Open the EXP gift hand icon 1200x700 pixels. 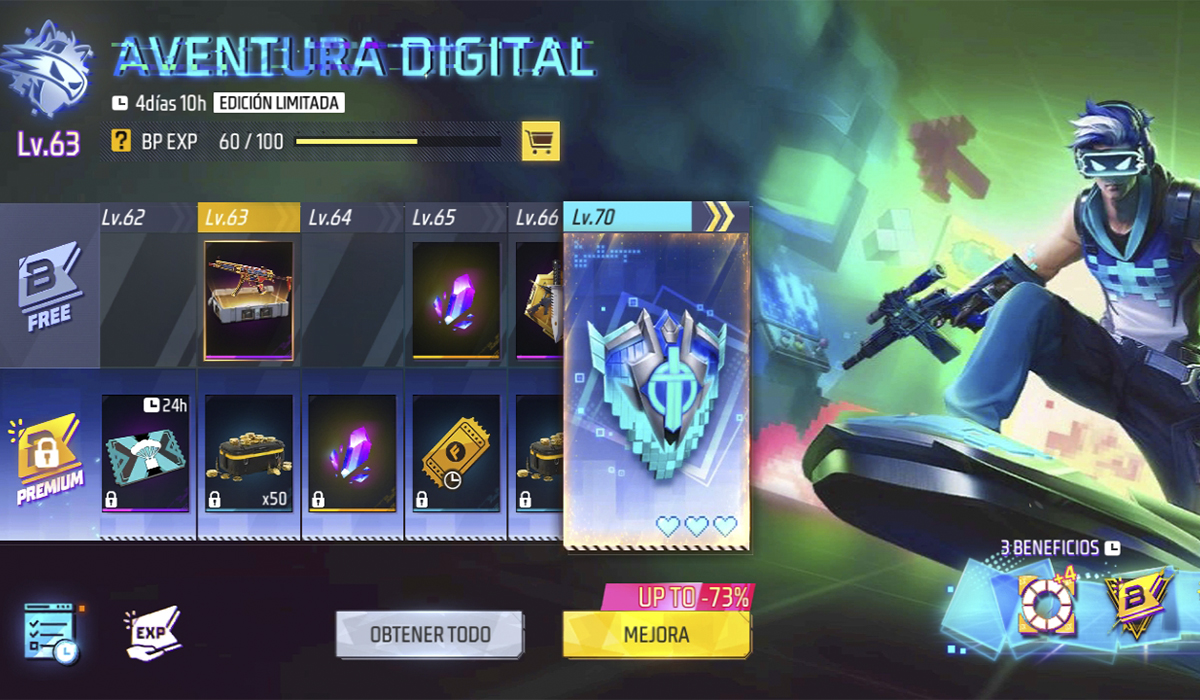click(x=153, y=633)
